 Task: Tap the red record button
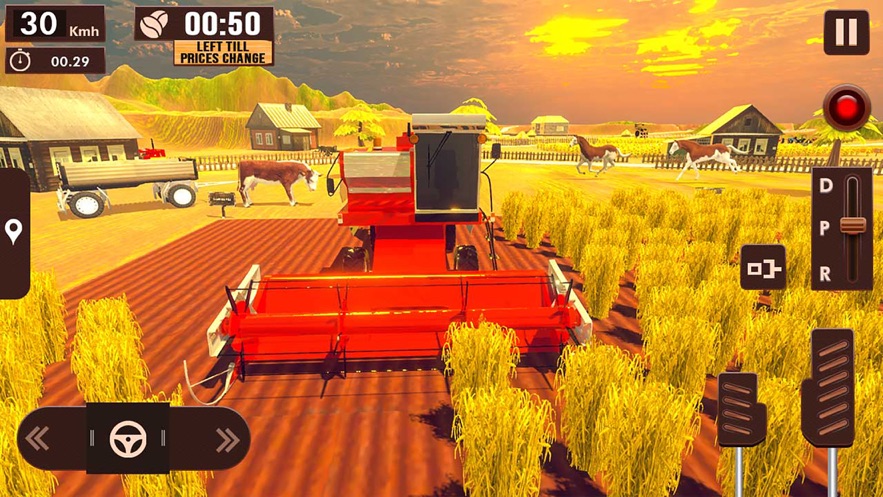click(846, 107)
